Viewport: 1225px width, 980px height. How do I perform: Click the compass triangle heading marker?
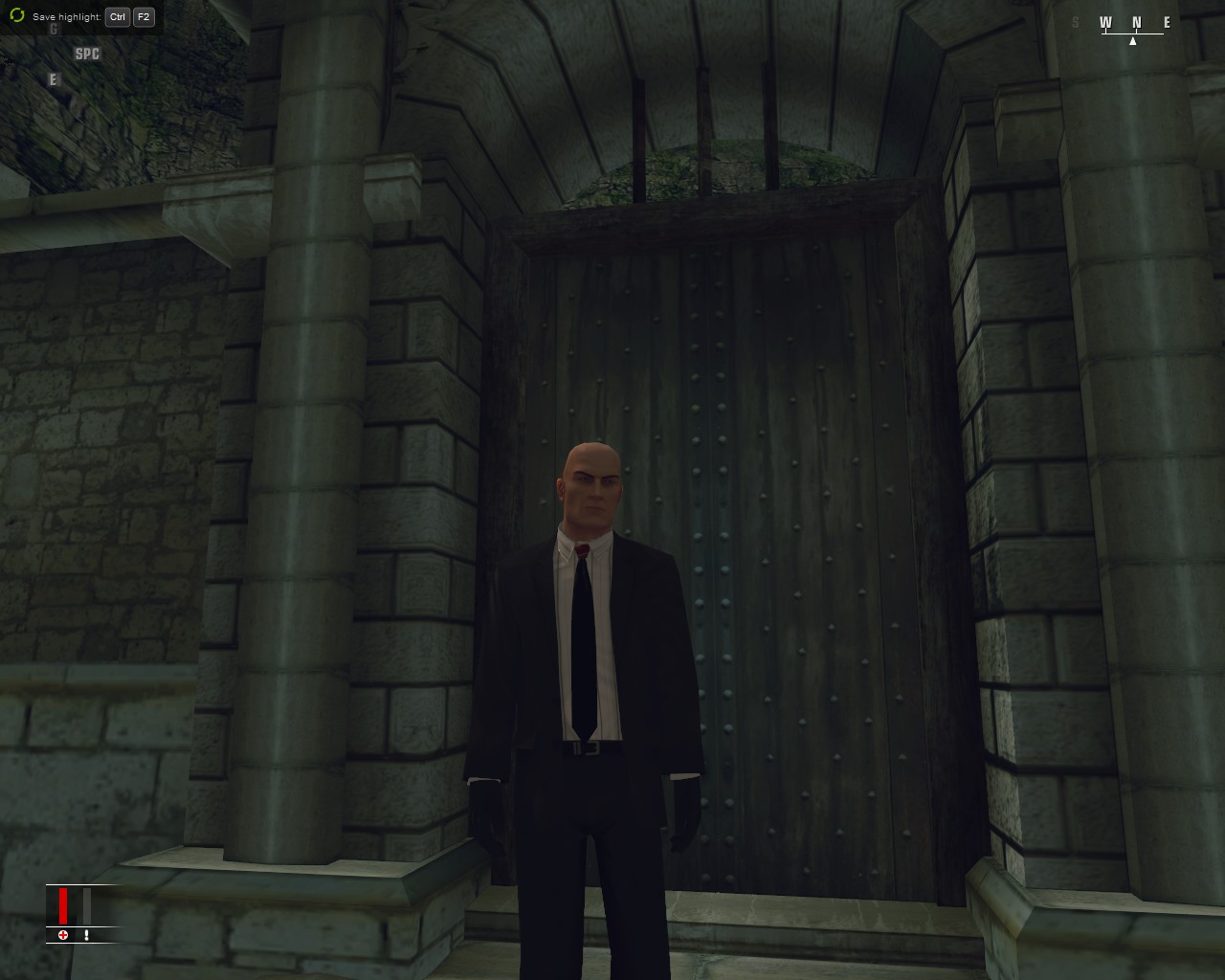1133,41
